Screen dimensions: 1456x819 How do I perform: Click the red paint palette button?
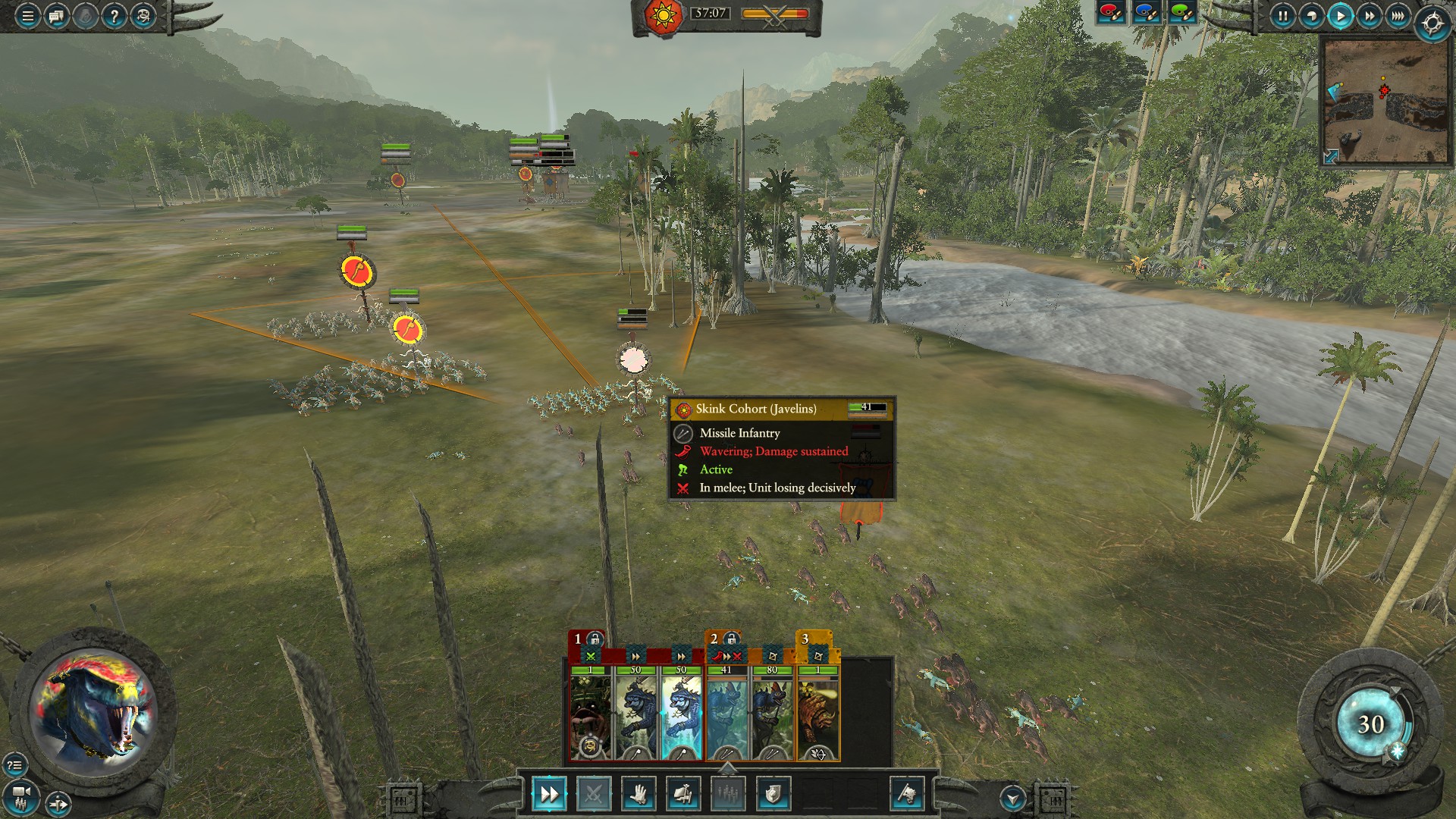point(1111,13)
